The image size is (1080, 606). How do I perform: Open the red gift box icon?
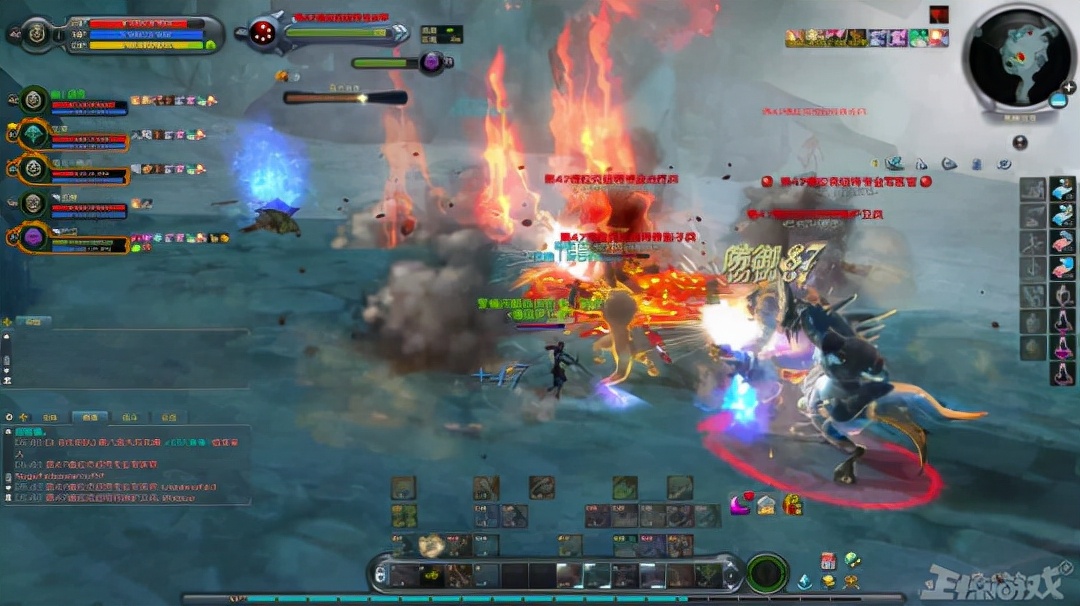(x=791, y=504)
